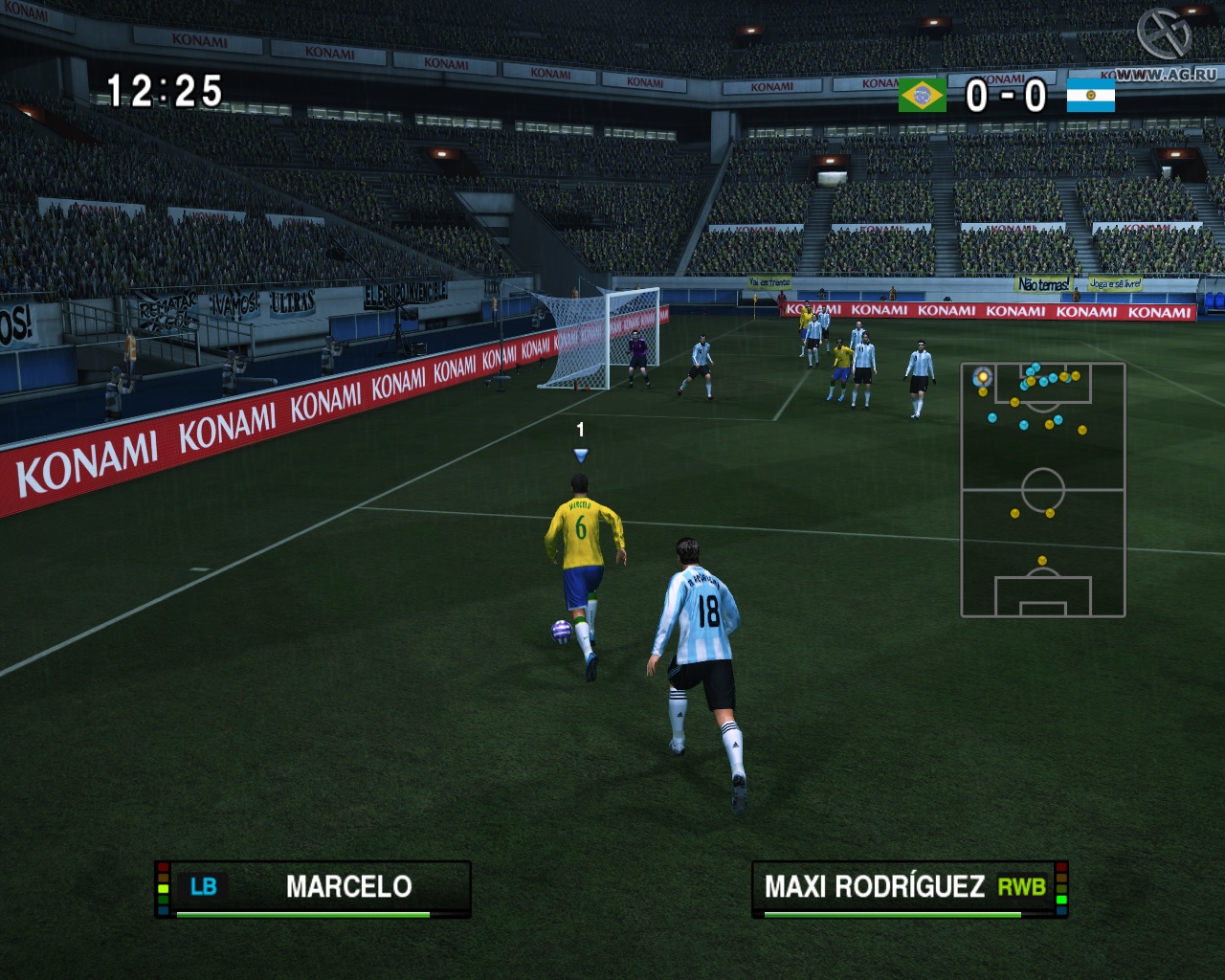Click the pitch radar minimap
This screenshot has width=1225, height=980.
point(1043,490)
